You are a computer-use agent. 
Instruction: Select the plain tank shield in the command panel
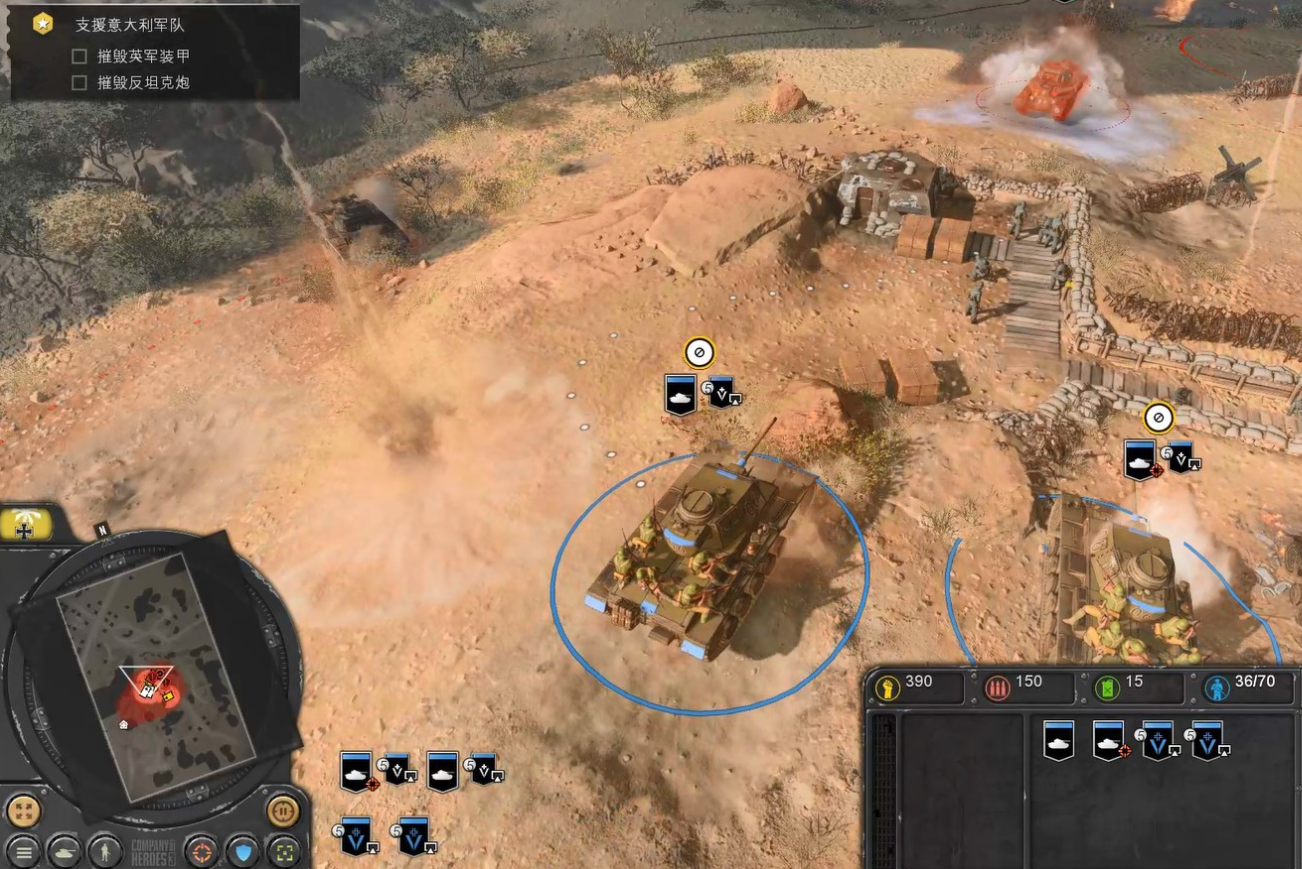click(x=1058, y=740)
